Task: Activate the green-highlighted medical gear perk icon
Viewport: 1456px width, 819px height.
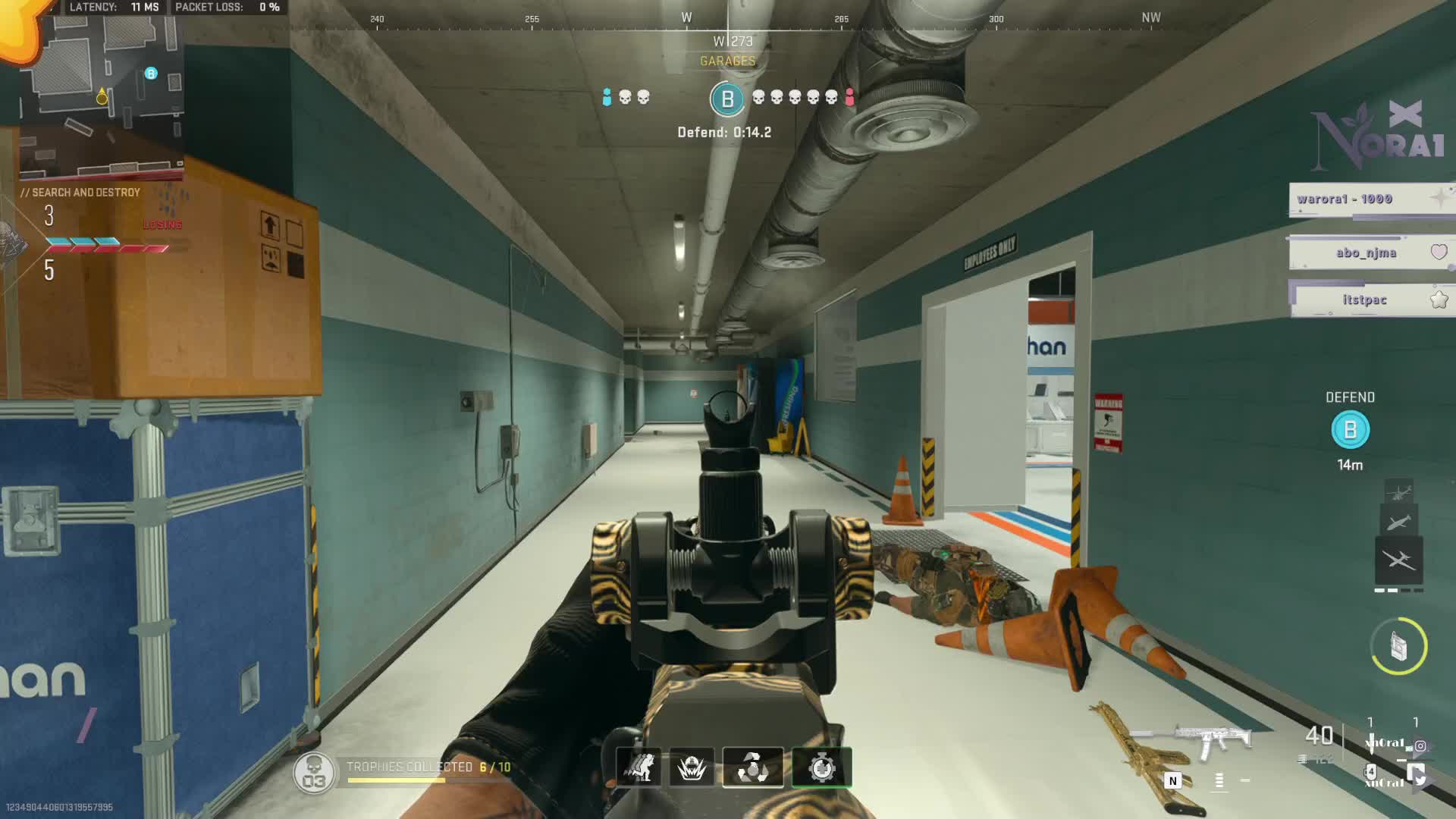Action: coord(821,767)
